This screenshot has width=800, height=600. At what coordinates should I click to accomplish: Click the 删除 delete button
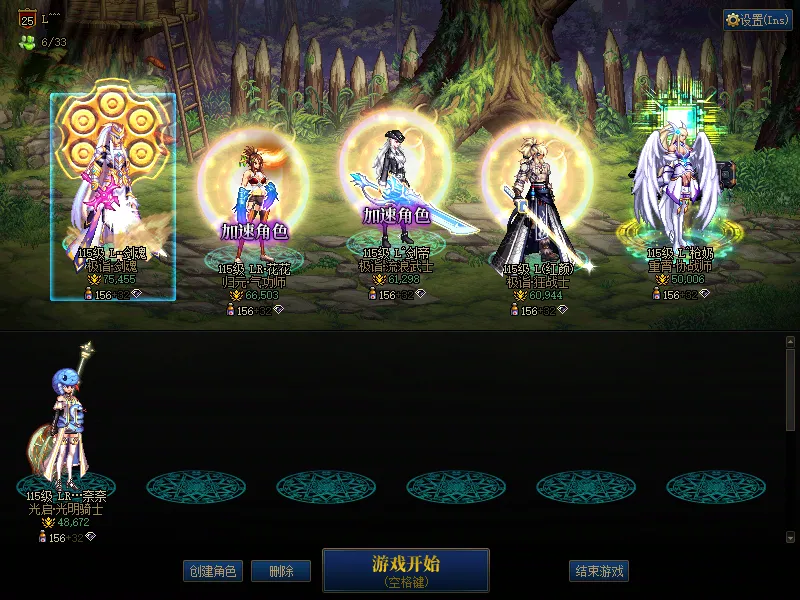click(281, 571)
